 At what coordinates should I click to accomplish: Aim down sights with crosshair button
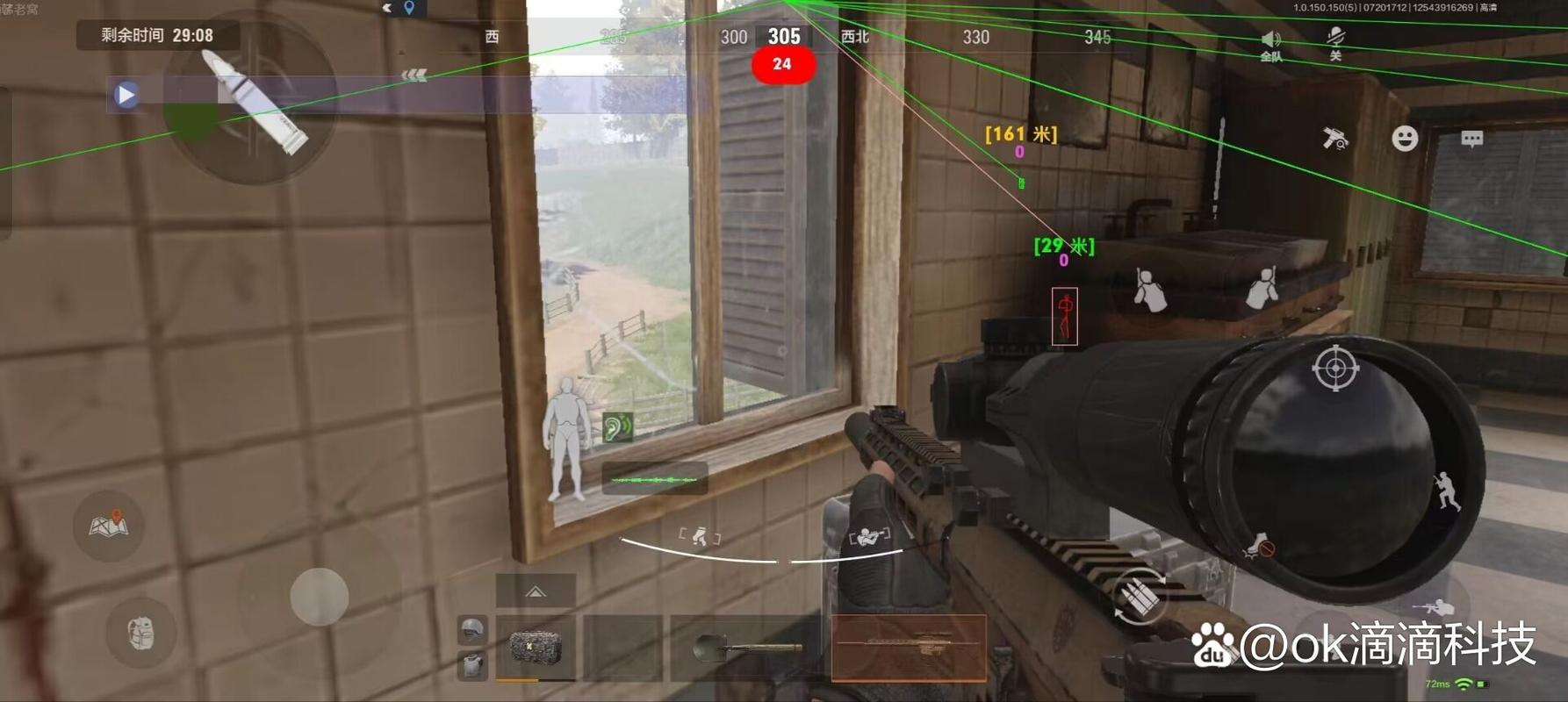coord(1335,369)
